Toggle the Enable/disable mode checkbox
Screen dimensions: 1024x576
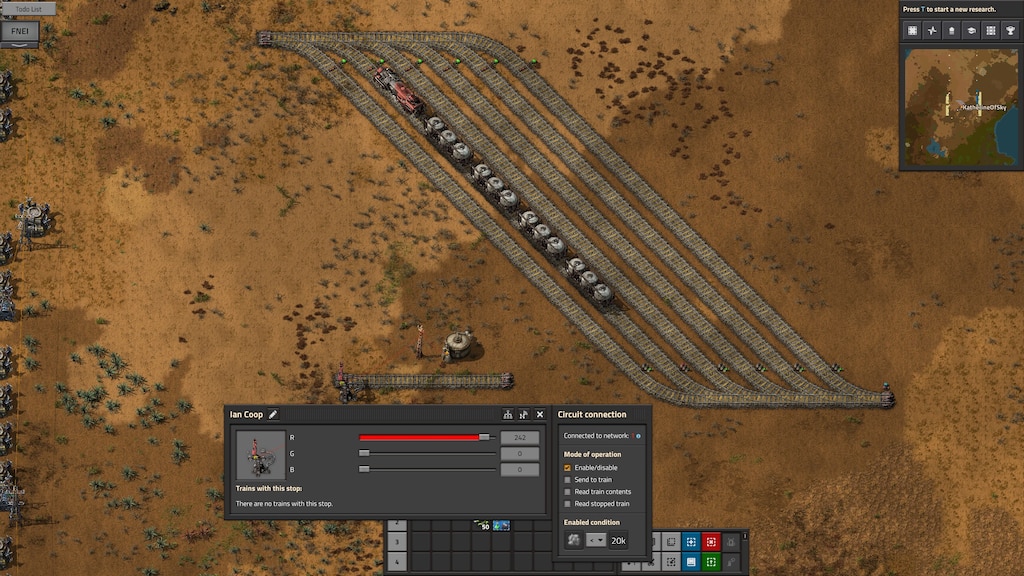click(x=568, y=467)
